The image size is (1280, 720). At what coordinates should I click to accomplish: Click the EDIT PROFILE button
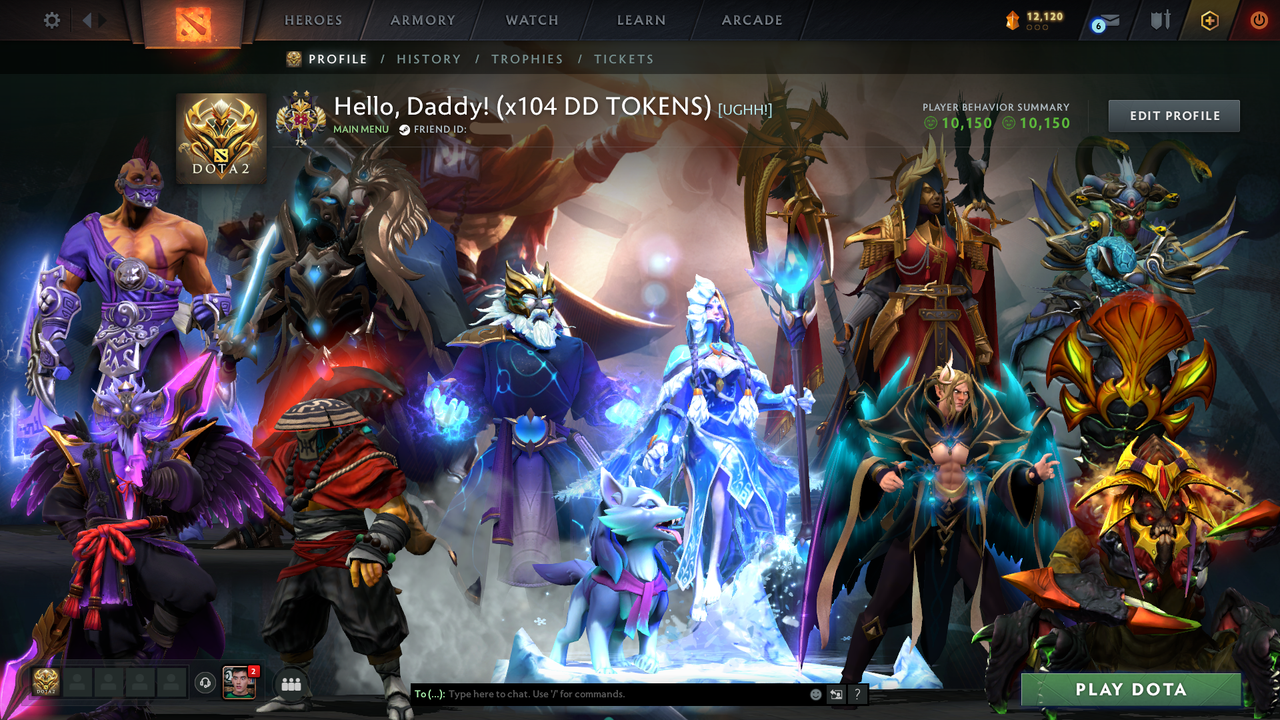pyautogui.click(x=1173, y=115)
